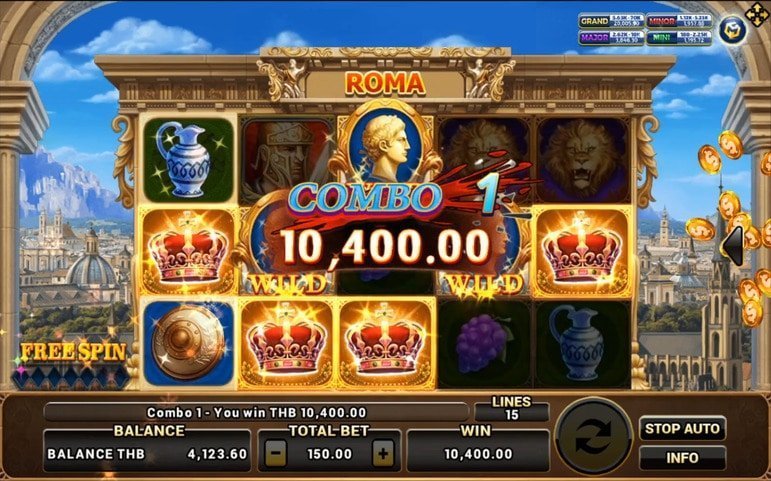Decrease total bet with minus button
The image size is (771, 481).
coord(276,453)
